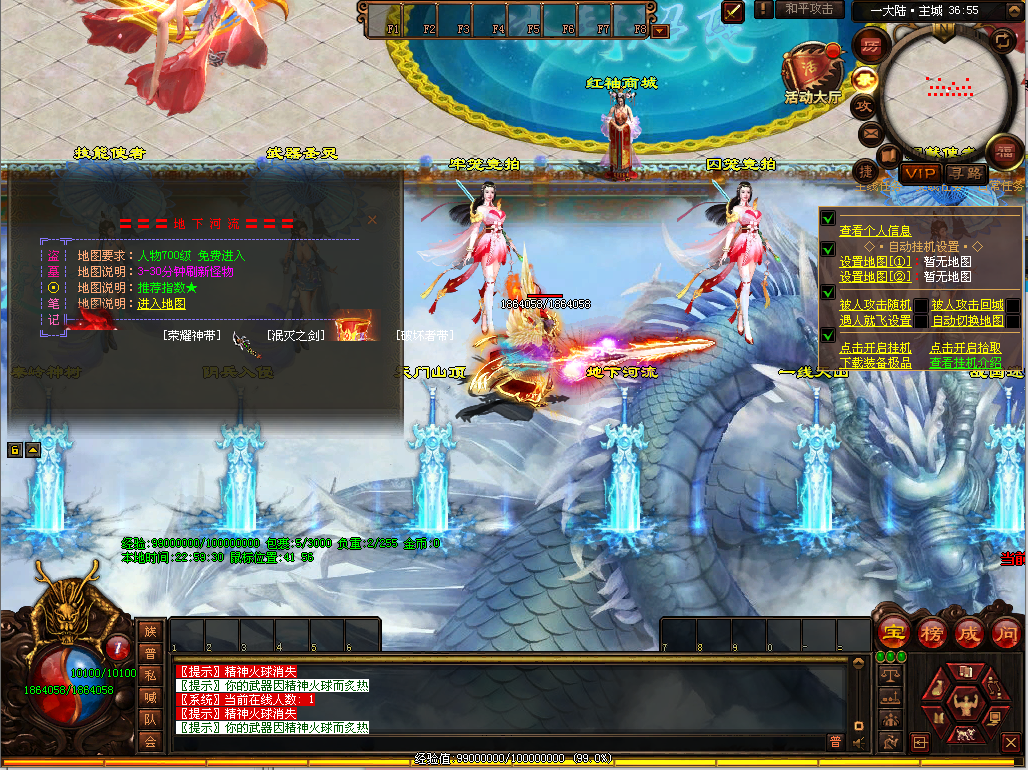Tick the 被人攻击回城 checkbox

point(1012,305)
